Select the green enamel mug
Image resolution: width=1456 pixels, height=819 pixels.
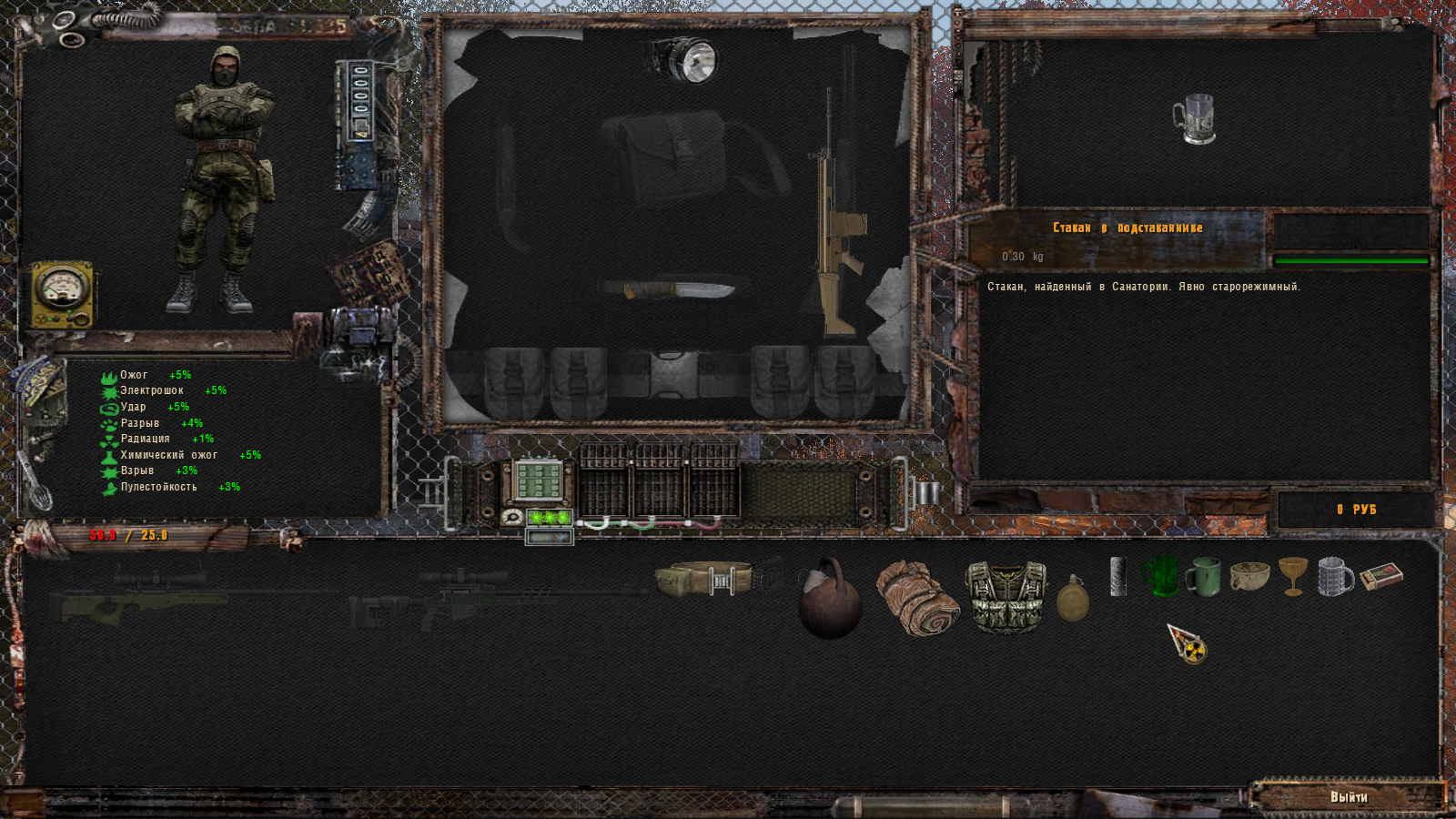[x=1203, y=577]
